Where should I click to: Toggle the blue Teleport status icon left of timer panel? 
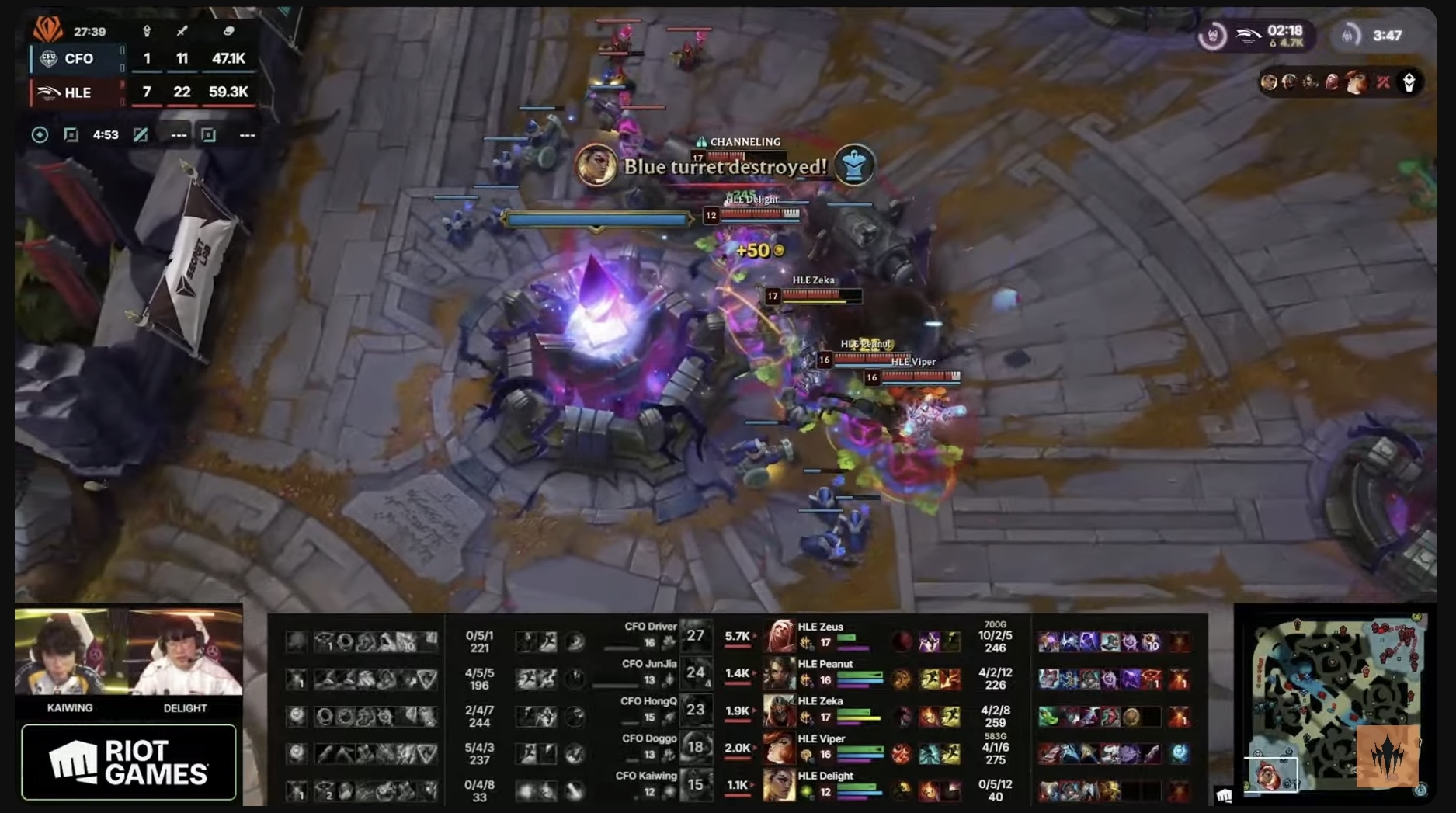[40, 135]
